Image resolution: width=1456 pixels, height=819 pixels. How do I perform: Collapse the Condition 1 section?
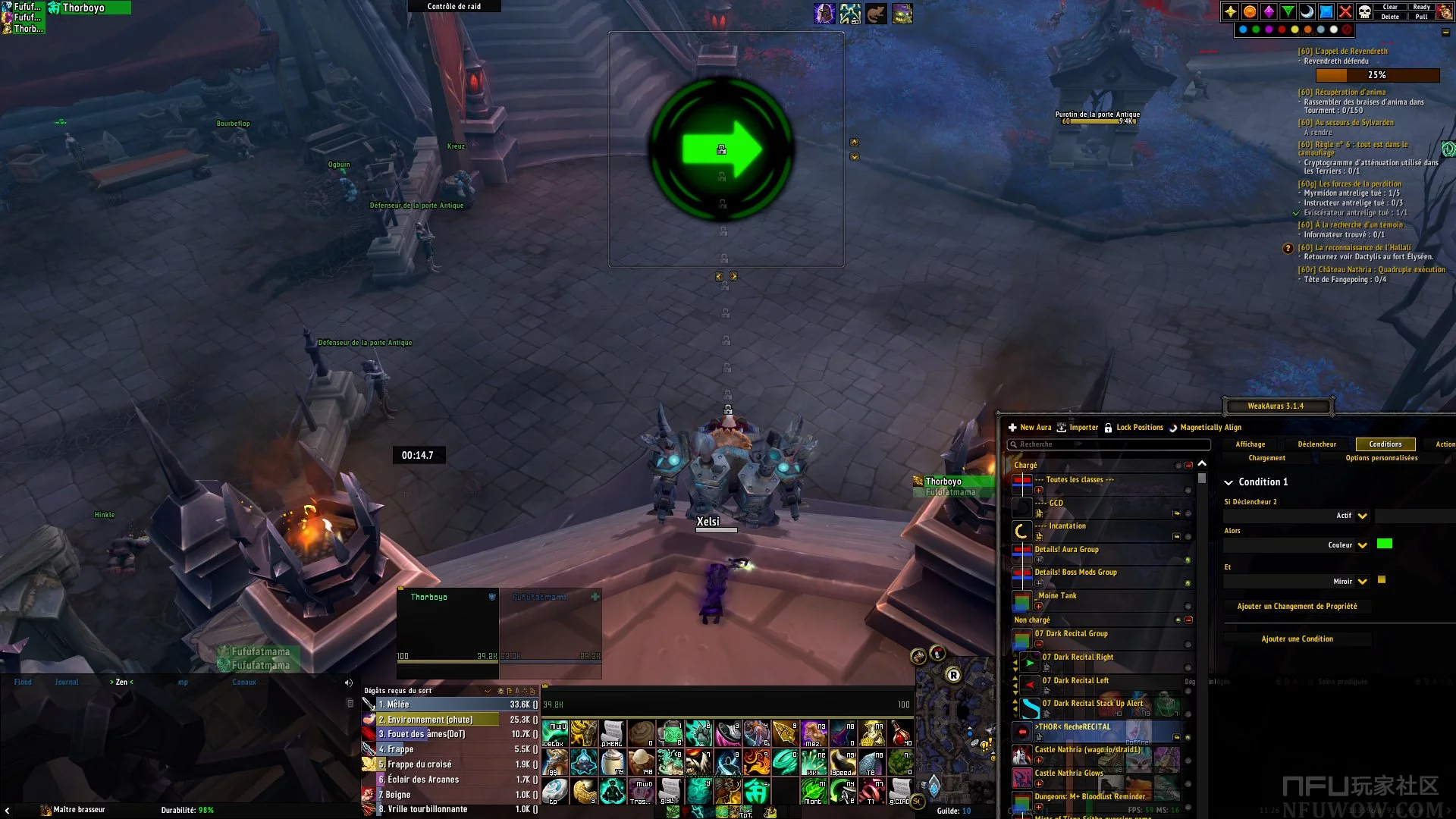pos(1228,482)
